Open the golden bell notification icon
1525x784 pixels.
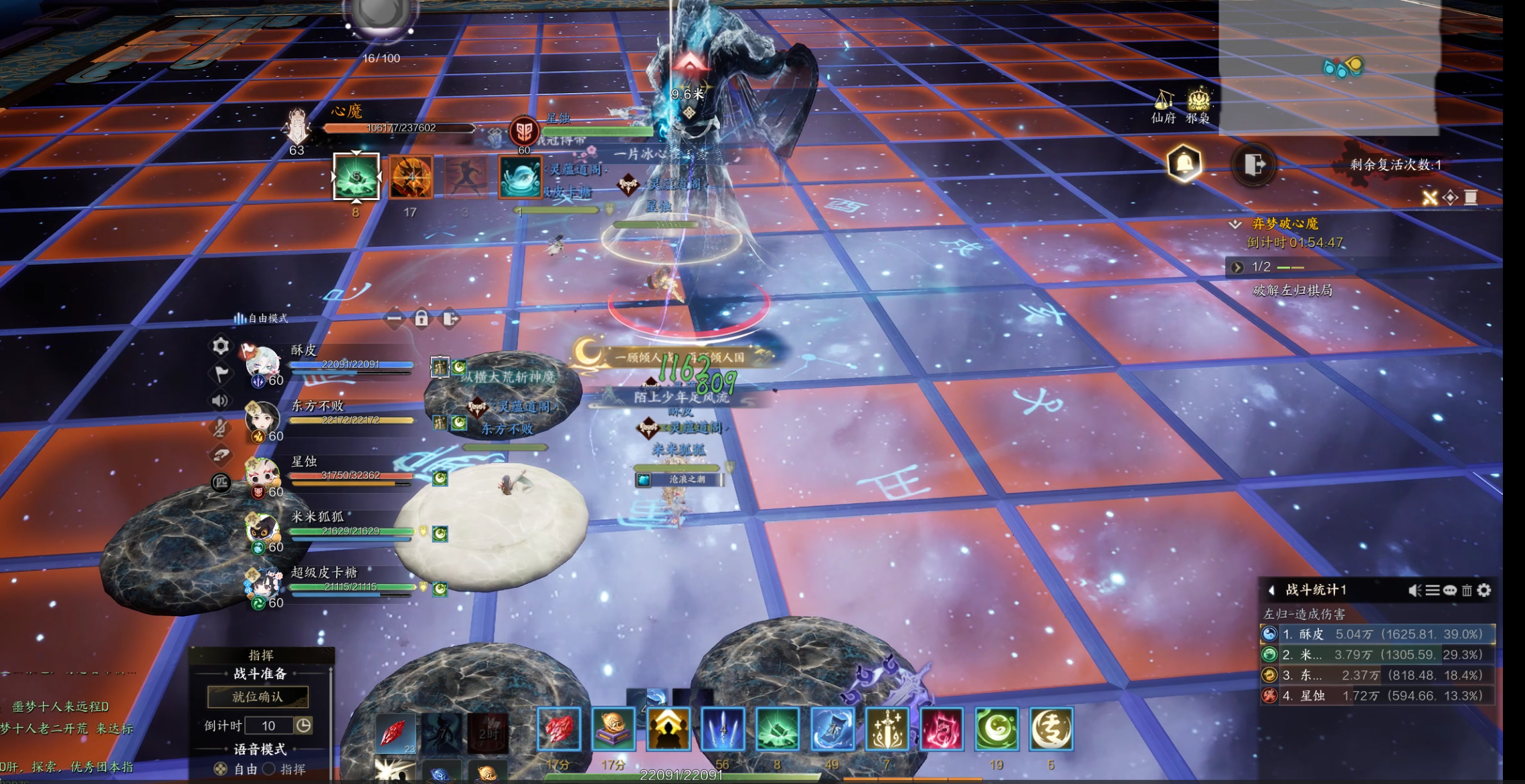tap(1184, 163)
